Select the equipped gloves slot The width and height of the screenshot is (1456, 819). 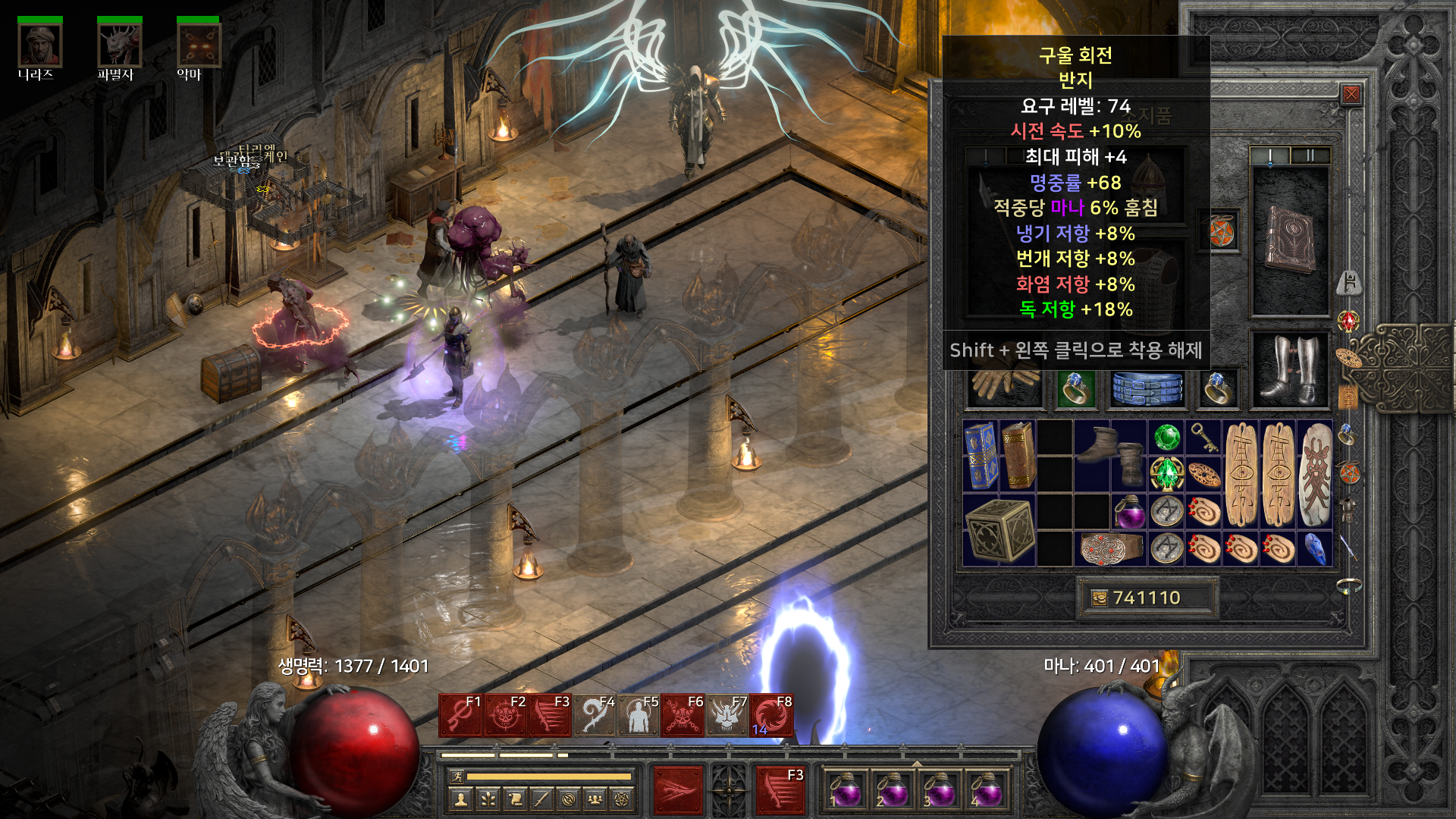click(x=1005, y=384)
